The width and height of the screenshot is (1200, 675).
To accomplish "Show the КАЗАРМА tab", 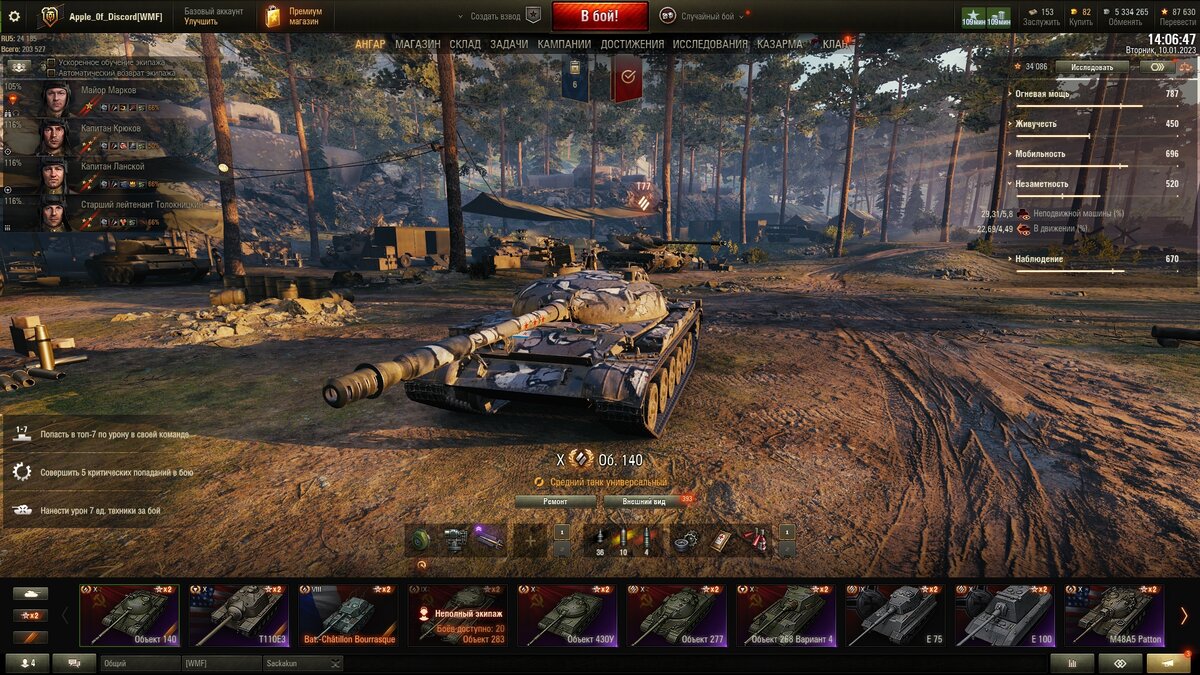I will click(779, 44).
